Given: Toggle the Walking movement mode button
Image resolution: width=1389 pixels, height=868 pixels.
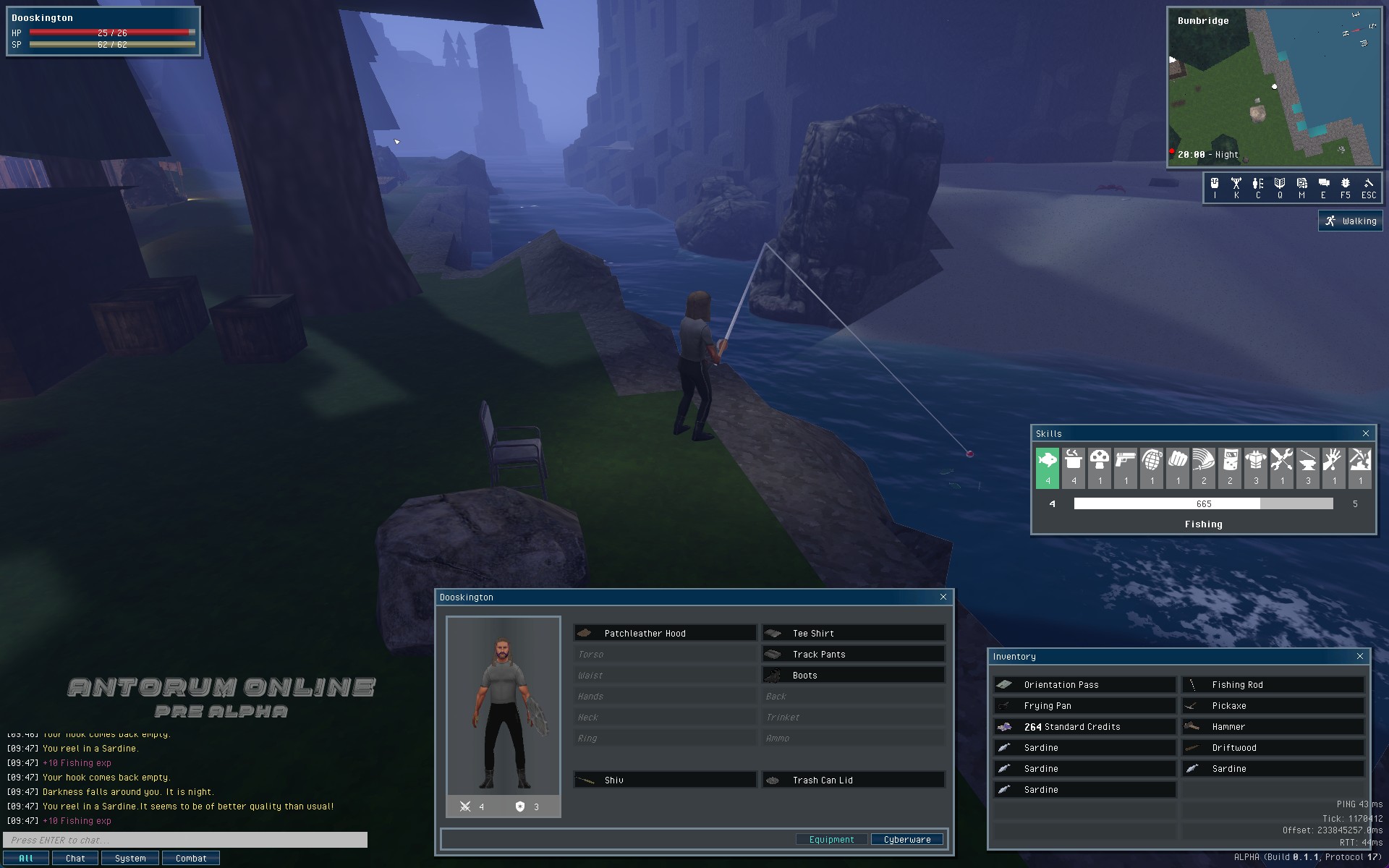Looking at the screenshot, I should pyautogui.click(x=1350, y=221).
